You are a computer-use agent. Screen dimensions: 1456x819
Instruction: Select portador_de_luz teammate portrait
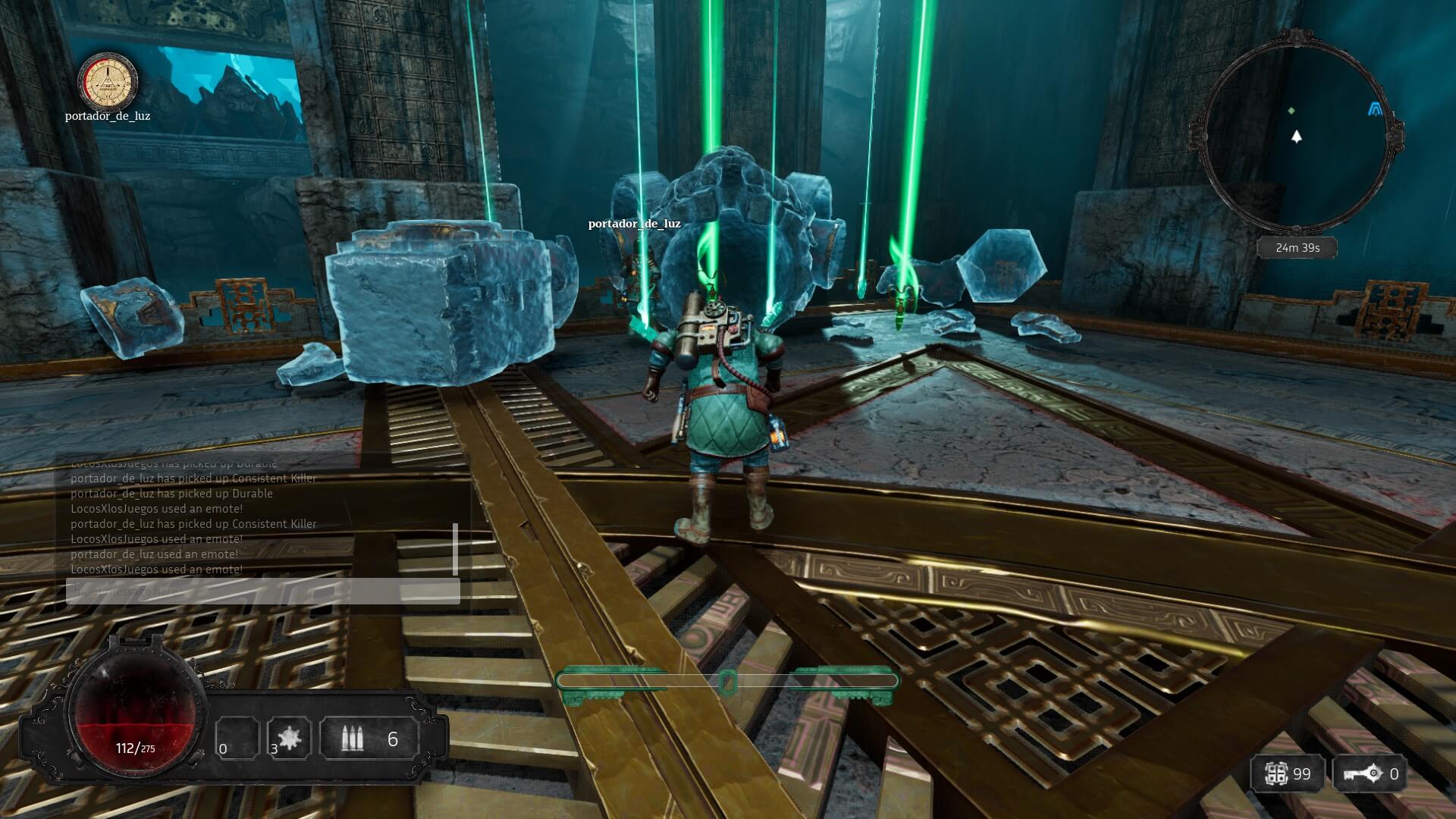click(108, 81)
